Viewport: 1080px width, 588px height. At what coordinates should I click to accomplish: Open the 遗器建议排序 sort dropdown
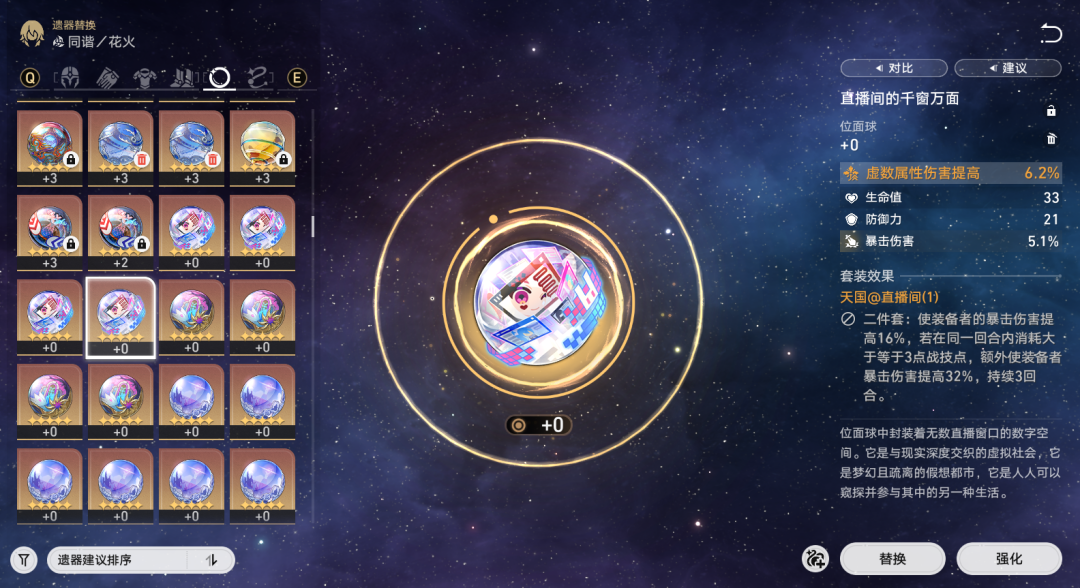click(120, 560)
